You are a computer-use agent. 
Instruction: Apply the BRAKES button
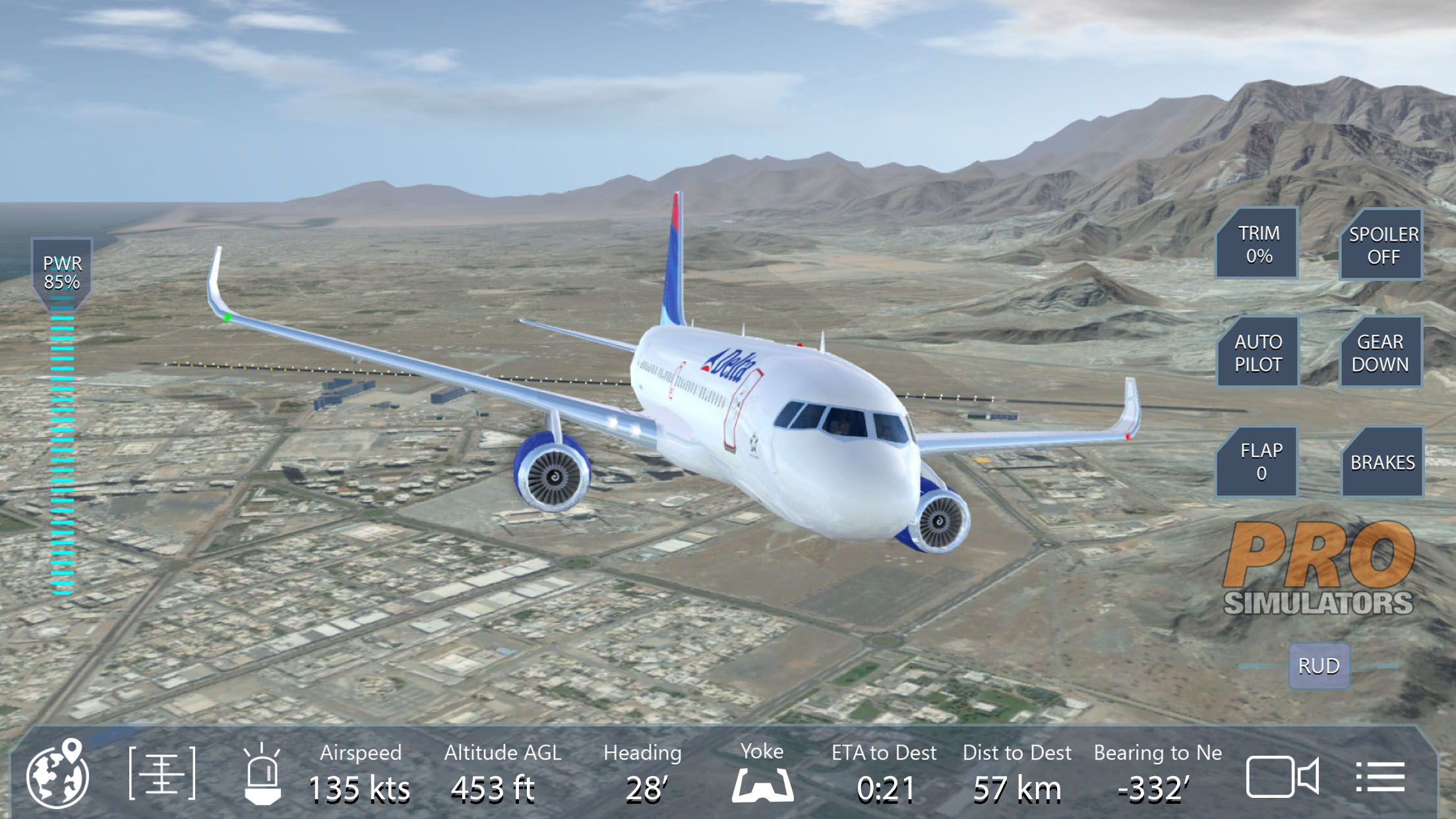click(x=1382, y=462)
